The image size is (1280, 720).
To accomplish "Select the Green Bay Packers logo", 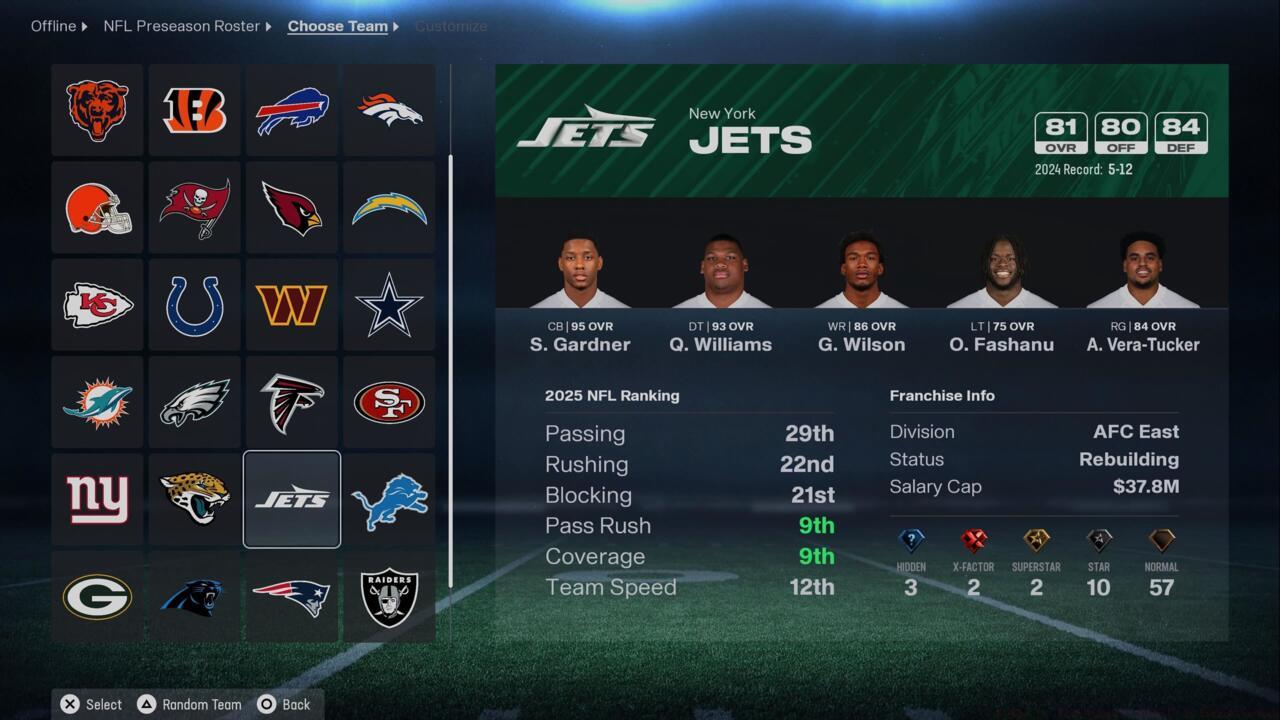I will click(x=97, y=596).
